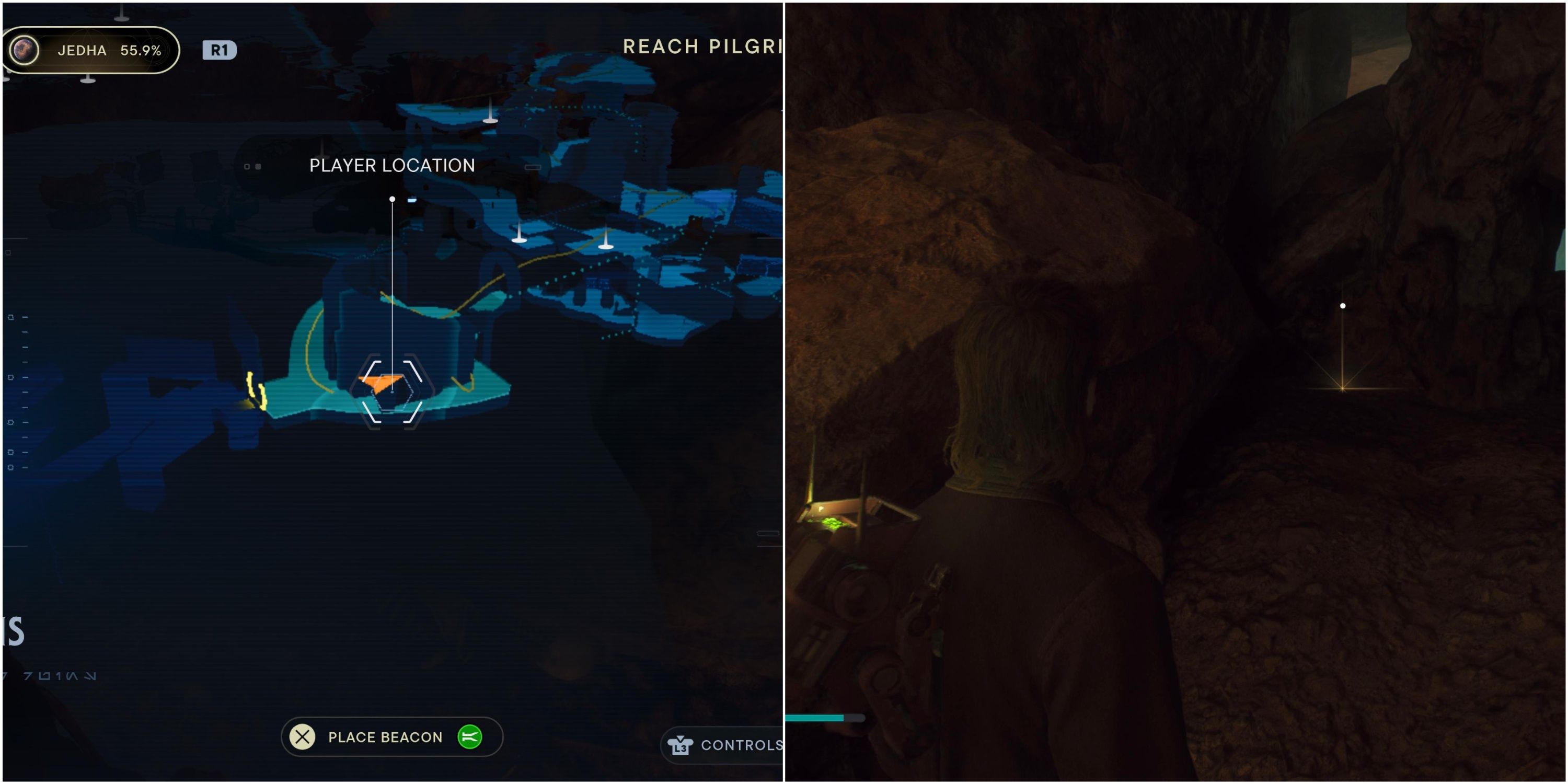The width and height of the screenshot is (1568, 784).
Task: Click the Jedha planet icon
Action: click(23, 51)
